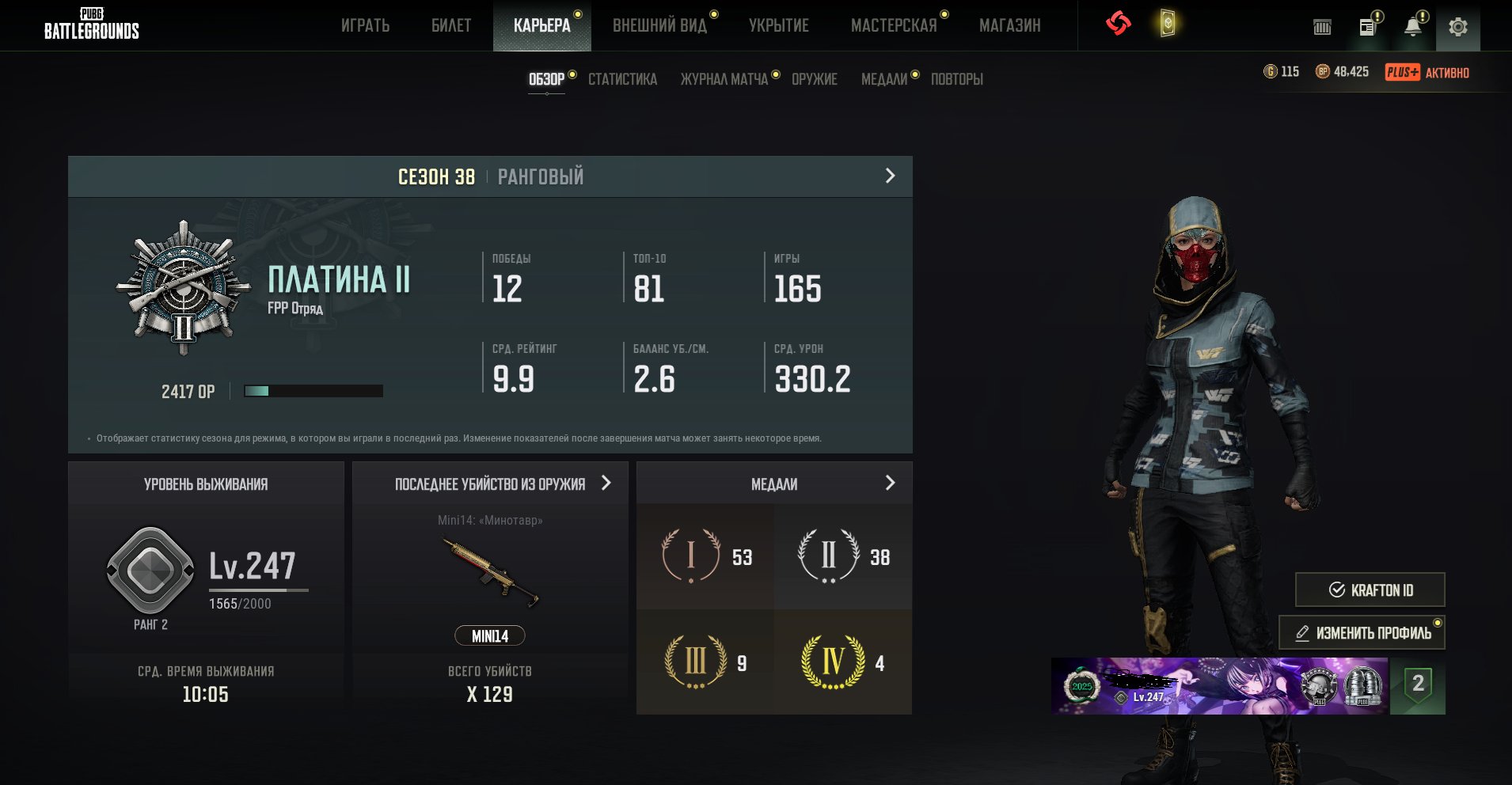Screen dimensions: 1512x785
Task: Switch to the СТАТИСТИКА sub-tab
Action: point(622,79)
